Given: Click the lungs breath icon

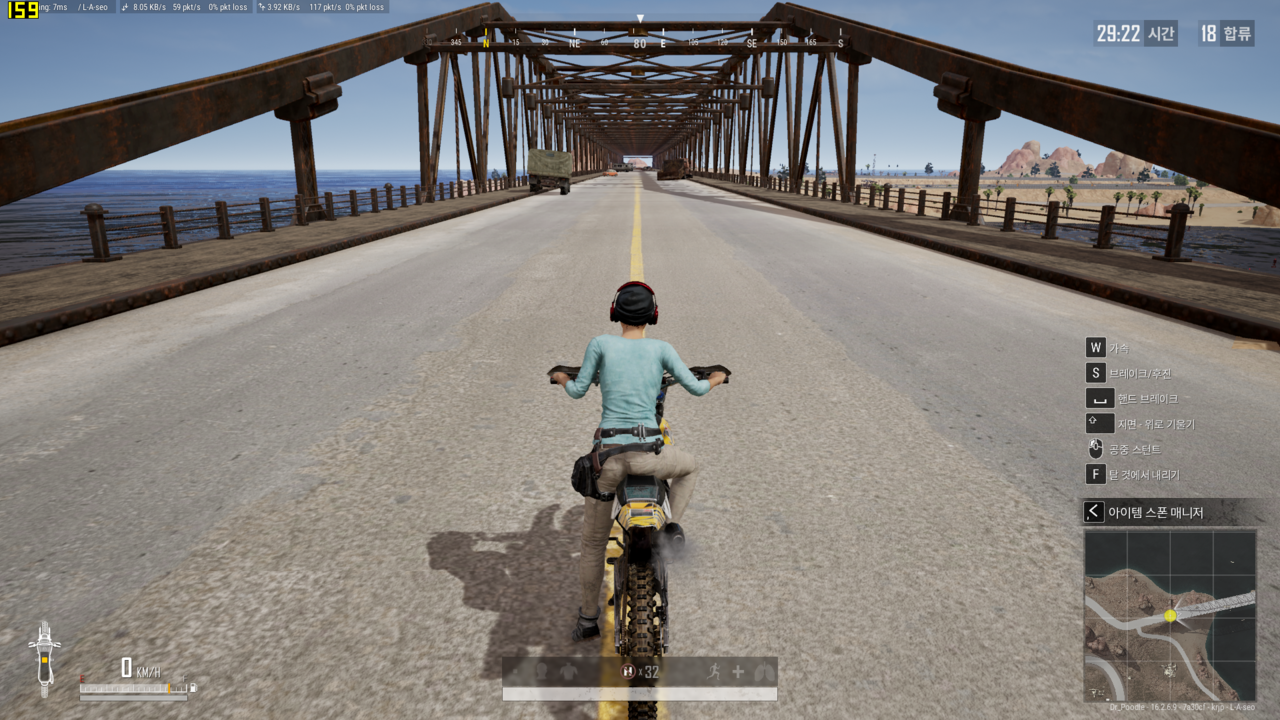Looking at the screenshot, I should 763,672.
